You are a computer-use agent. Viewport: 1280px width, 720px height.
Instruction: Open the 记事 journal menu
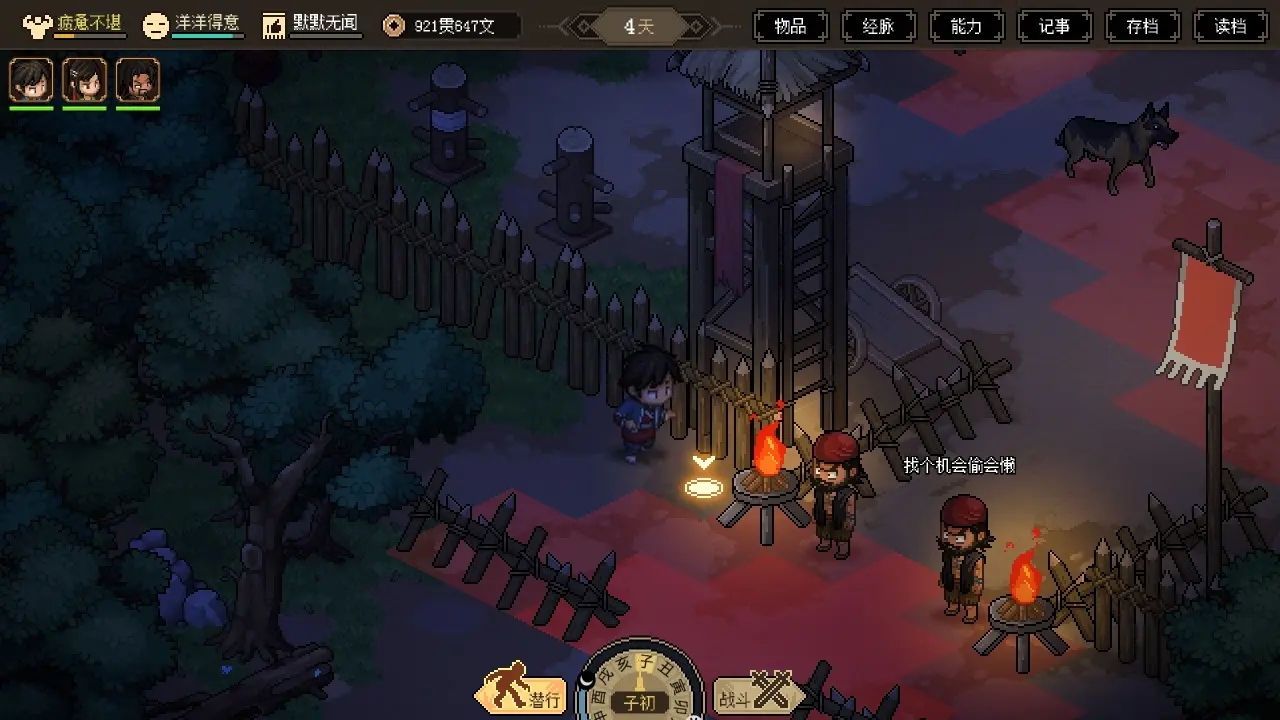coord(1055,26)
